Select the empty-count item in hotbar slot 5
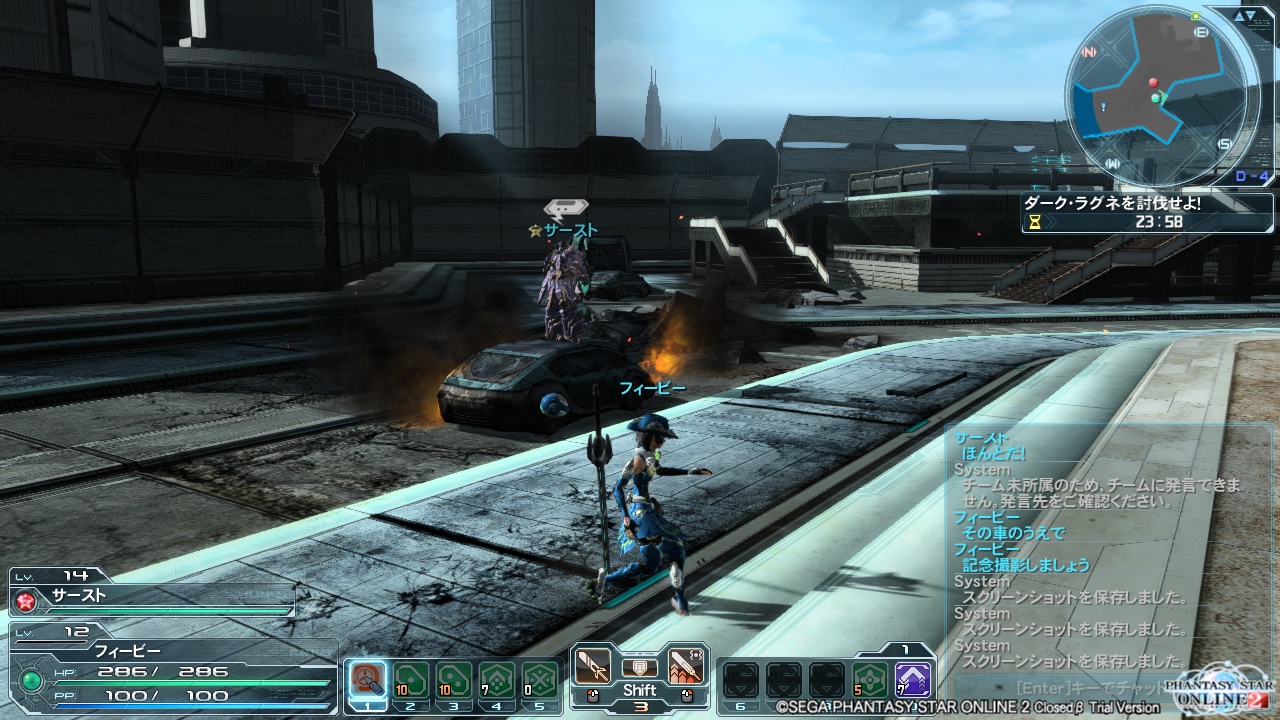1280x720 pixels. click(x=540, y=680)
